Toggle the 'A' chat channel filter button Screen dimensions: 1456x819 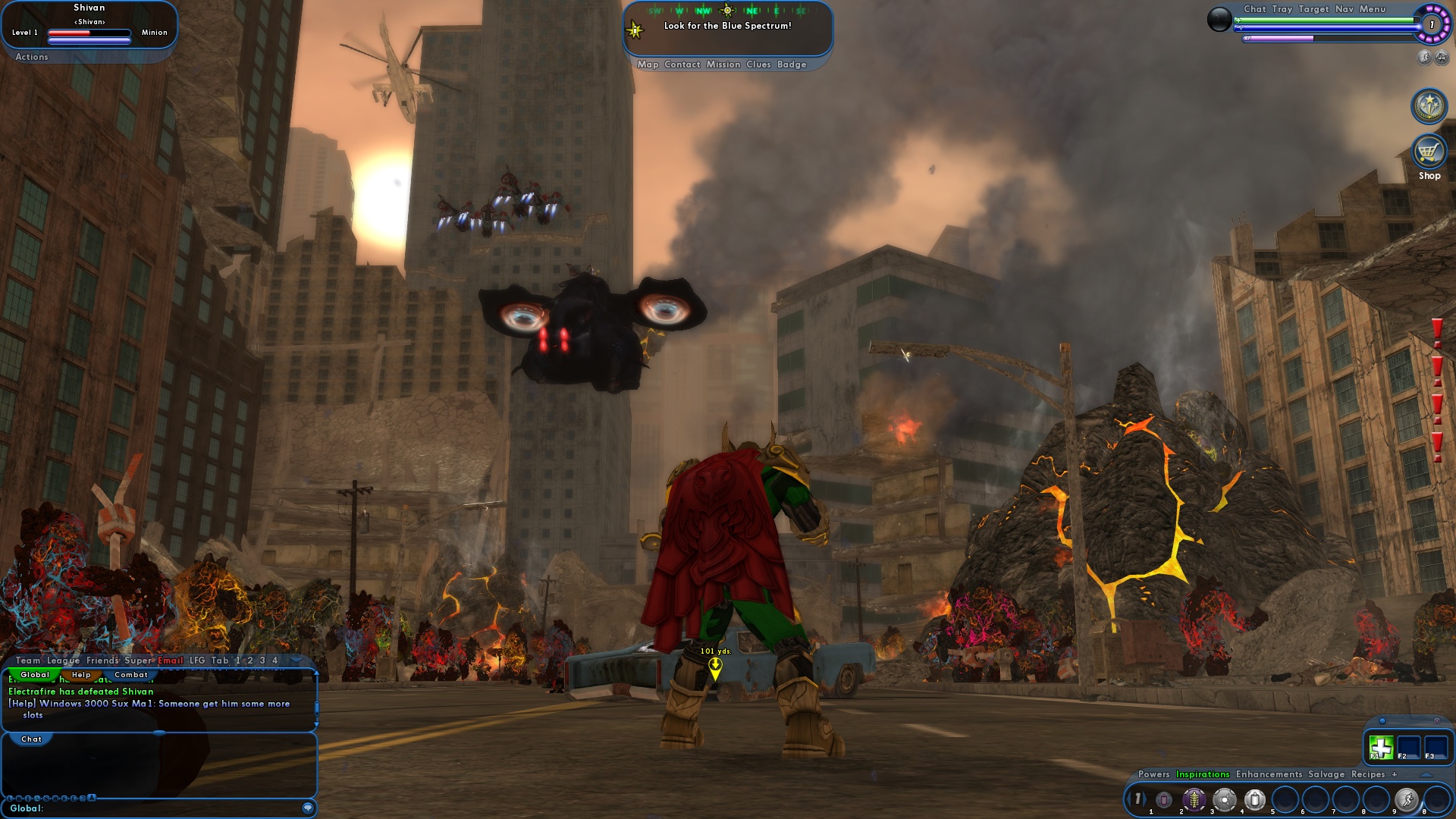click(92, 799)
